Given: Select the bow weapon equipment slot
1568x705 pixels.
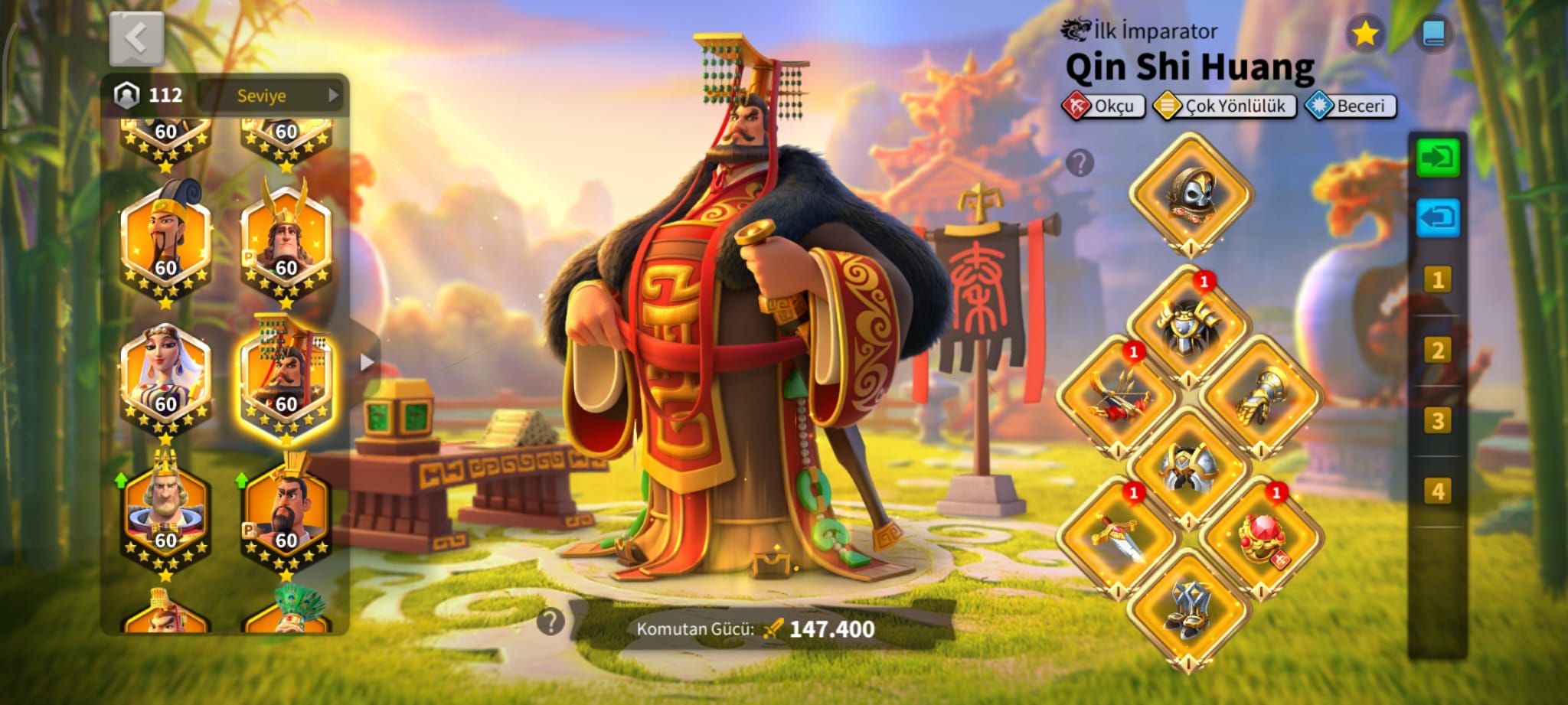Looking at the screenshot, I should point(1118,396).
